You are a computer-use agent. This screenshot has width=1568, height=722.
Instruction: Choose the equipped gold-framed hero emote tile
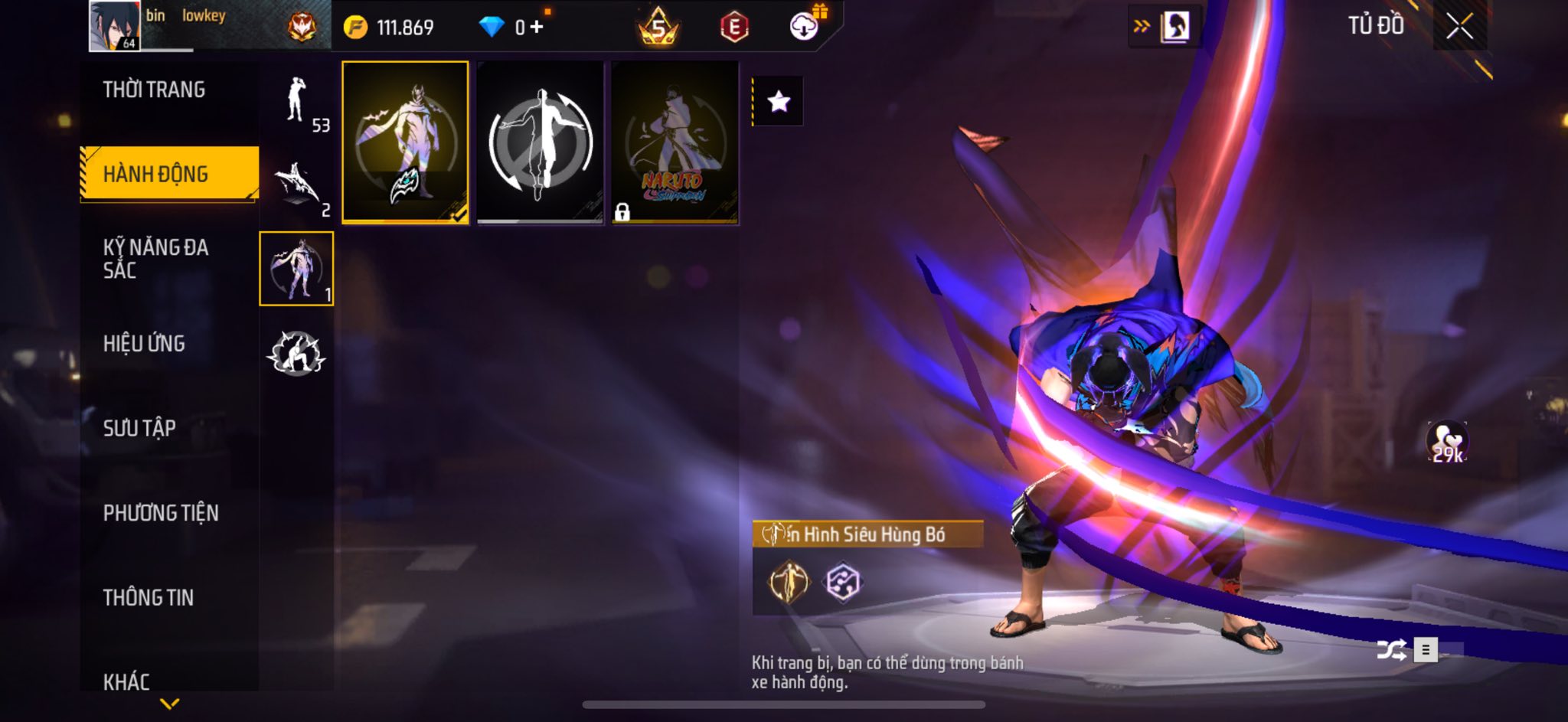click(405, 142)
